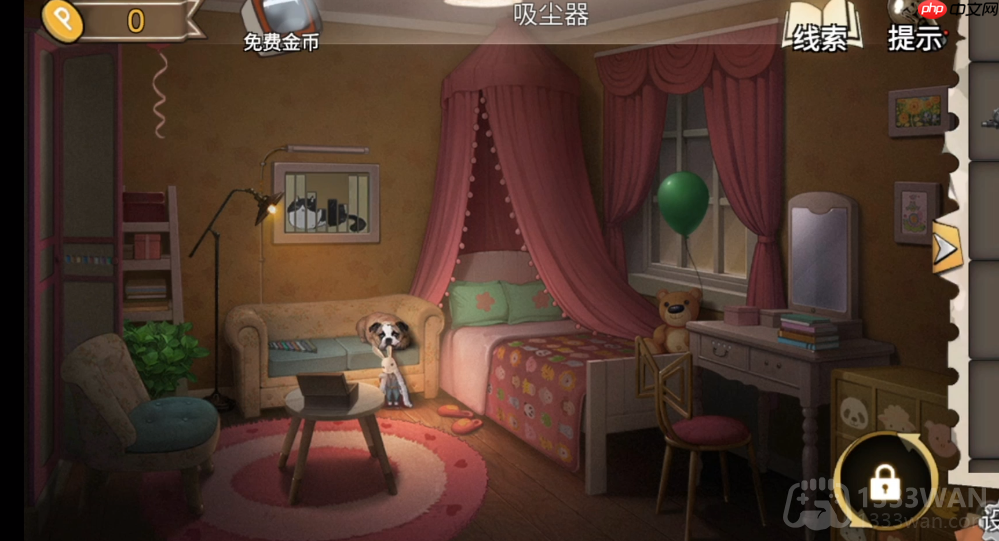
Task: Click the round padlock rotate button
Action: [885, 481]
